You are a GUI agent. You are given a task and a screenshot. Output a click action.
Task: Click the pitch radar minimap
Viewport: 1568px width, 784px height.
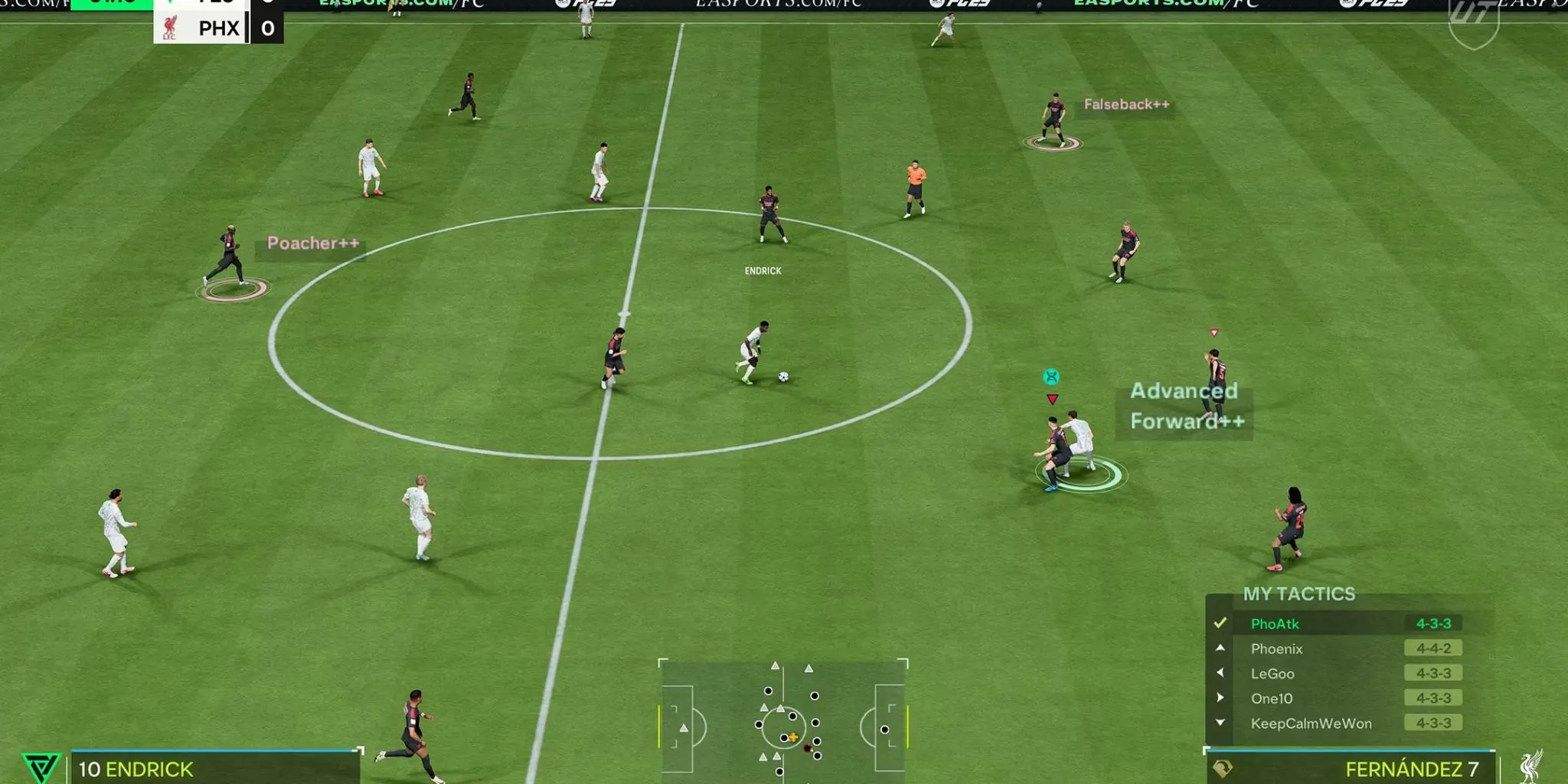[x=782, y=721]
